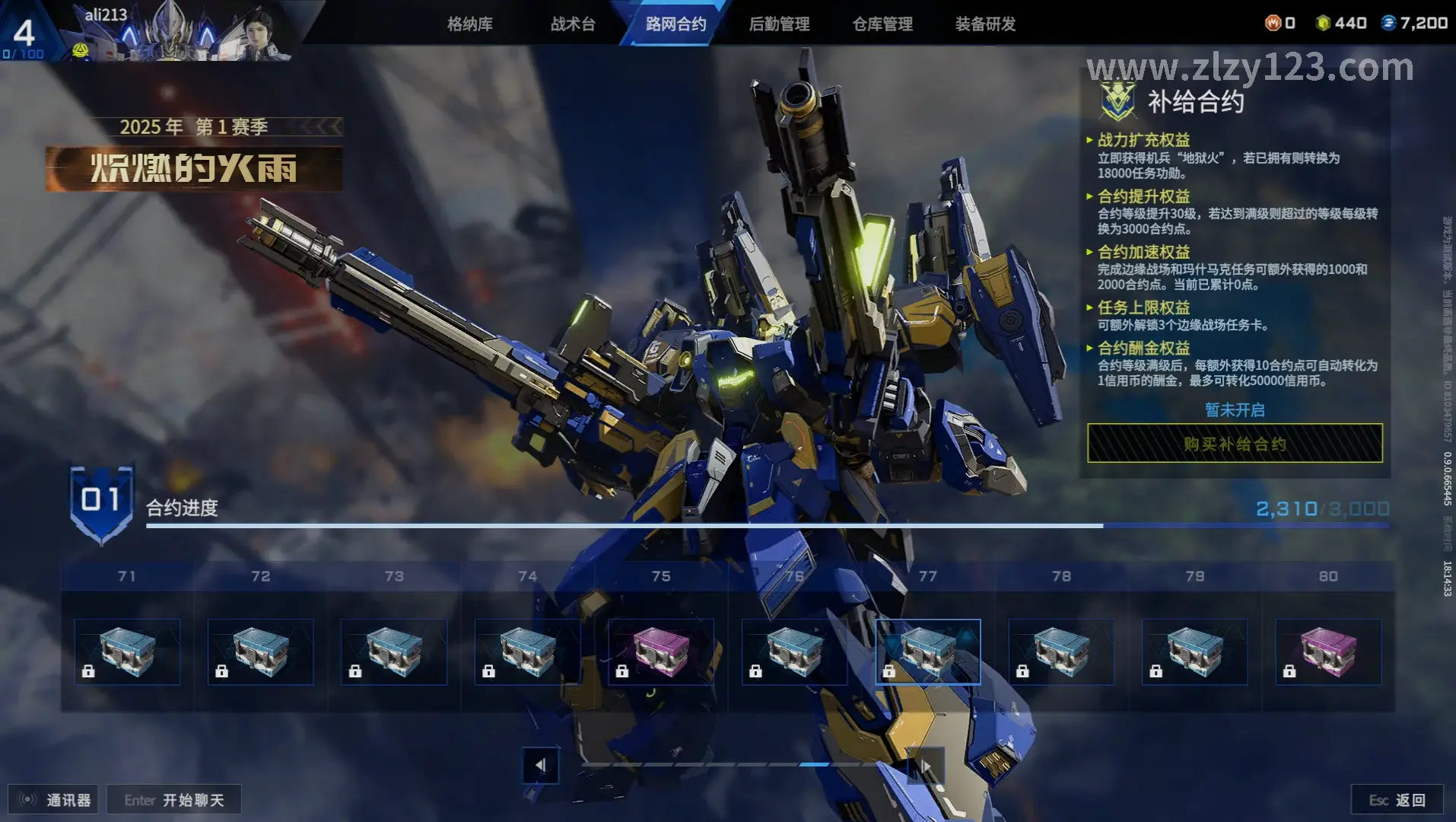Switch to the 格纳库 tab
The height and width of the screenshot is (822, 1456).
click(469, 24)
